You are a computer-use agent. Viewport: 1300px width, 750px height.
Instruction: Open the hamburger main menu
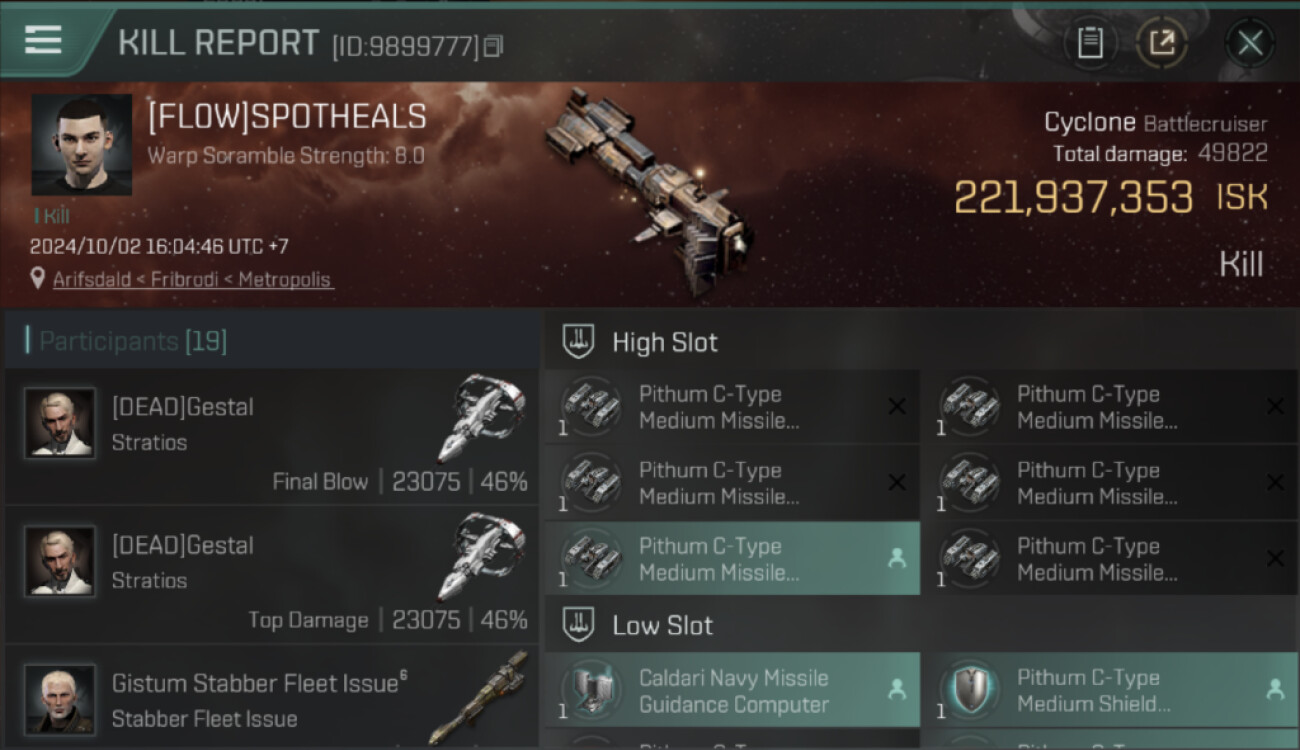pyautogui.click(x=43, y=40)
